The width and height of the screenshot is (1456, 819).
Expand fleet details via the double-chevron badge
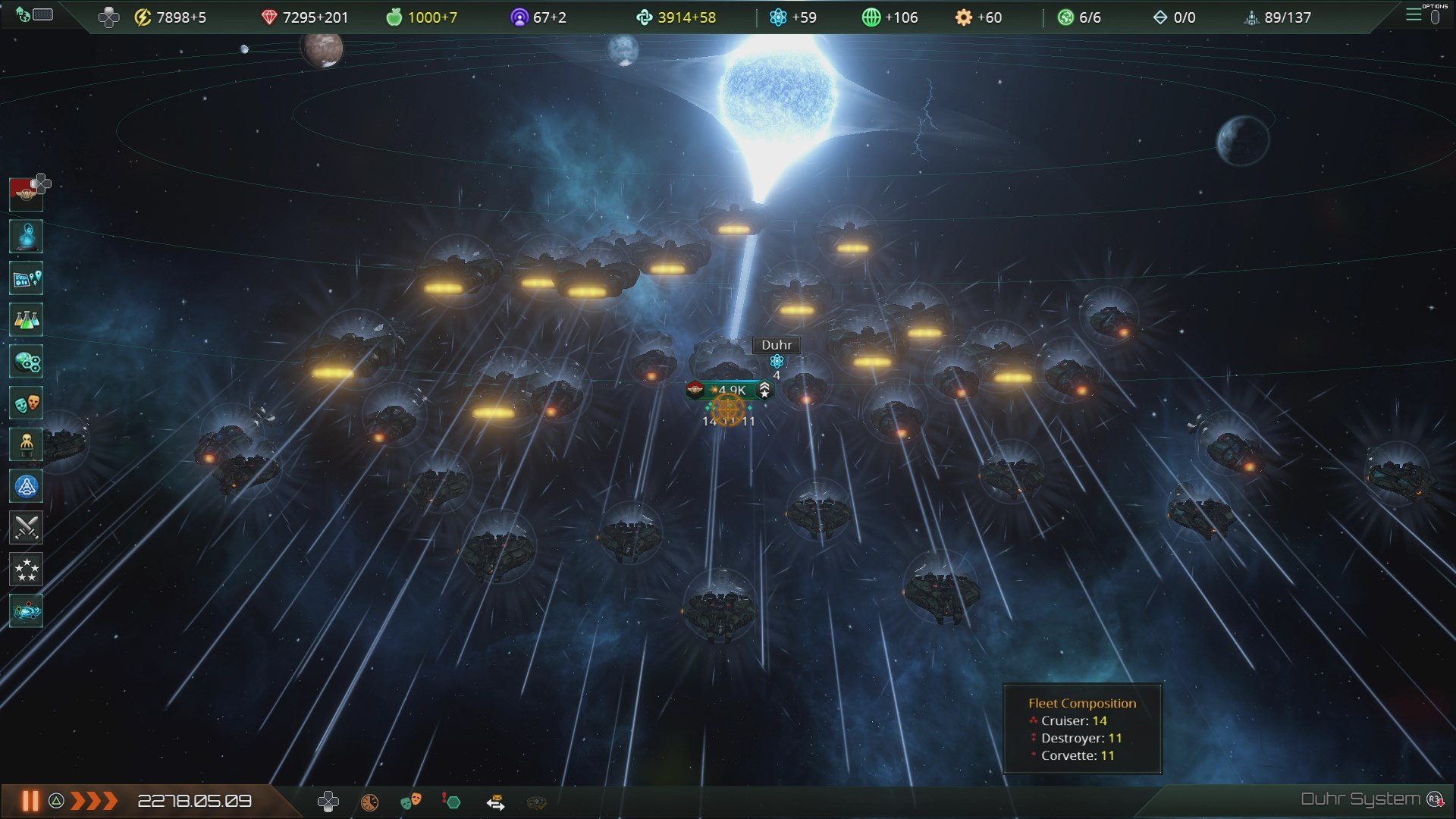coord(766,391)
